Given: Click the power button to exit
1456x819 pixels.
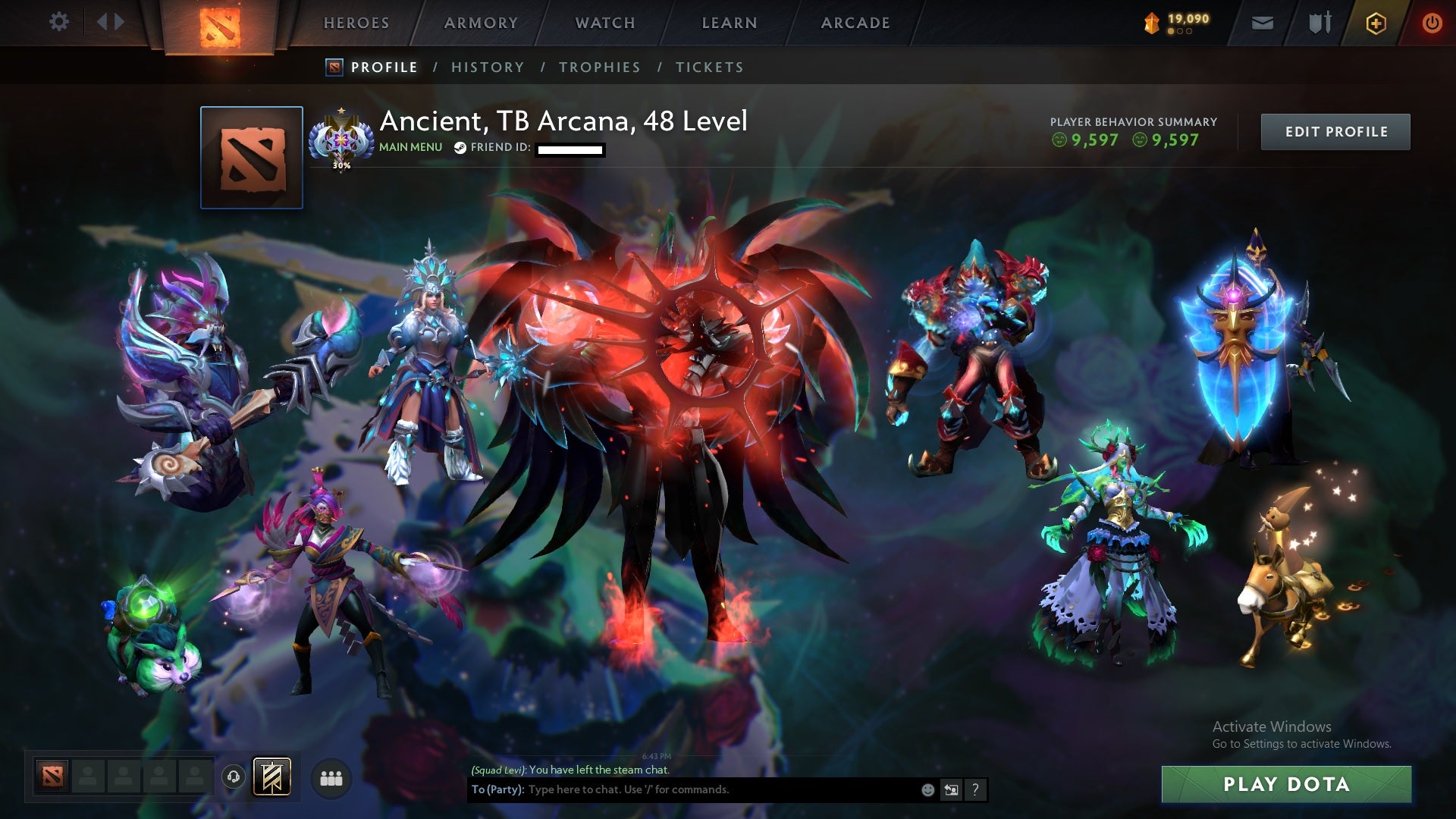Looking at the screenshot, I should click(x=1432, y=23).
